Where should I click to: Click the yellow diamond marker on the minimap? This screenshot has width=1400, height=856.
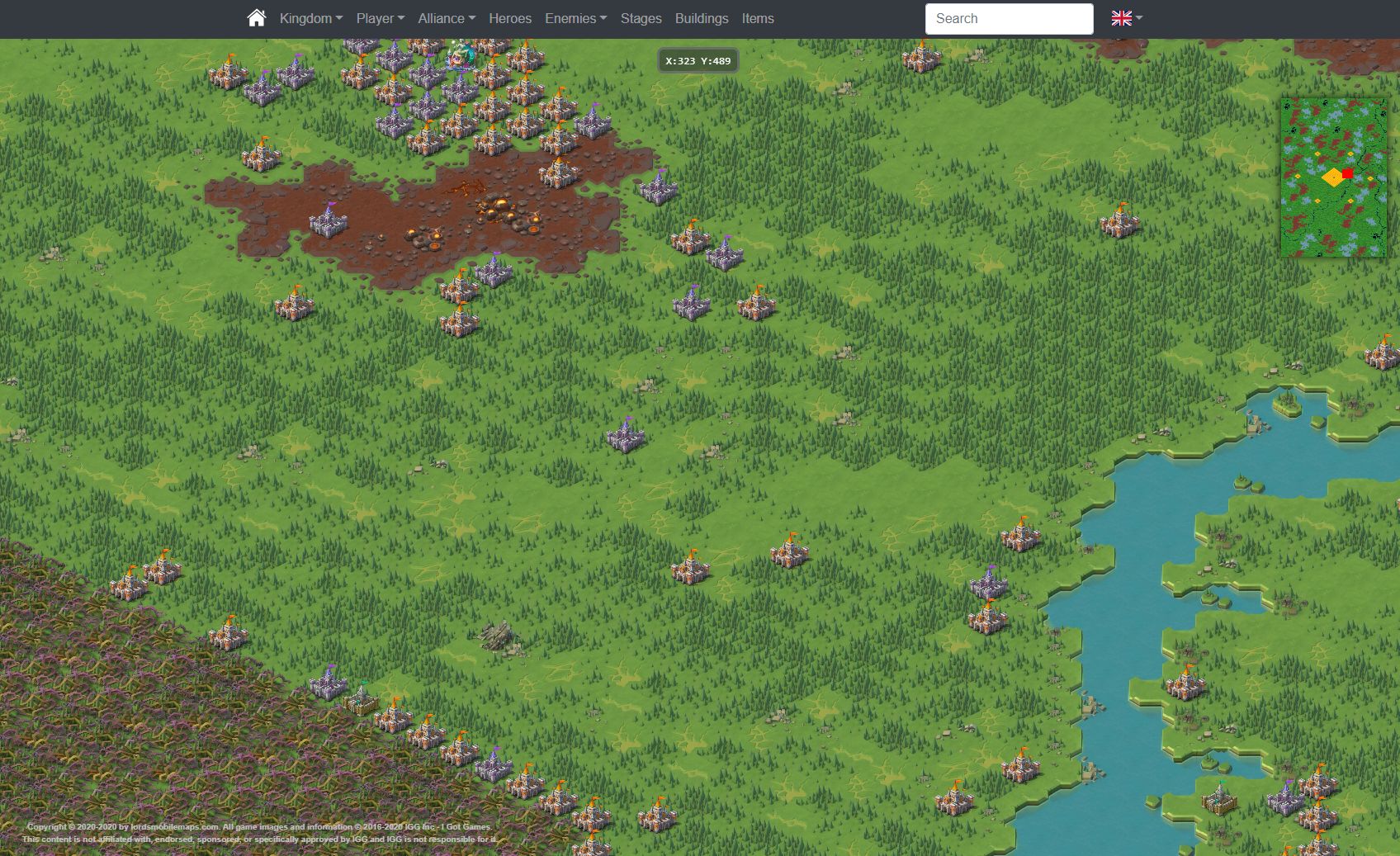click(x=1332, y=179)
